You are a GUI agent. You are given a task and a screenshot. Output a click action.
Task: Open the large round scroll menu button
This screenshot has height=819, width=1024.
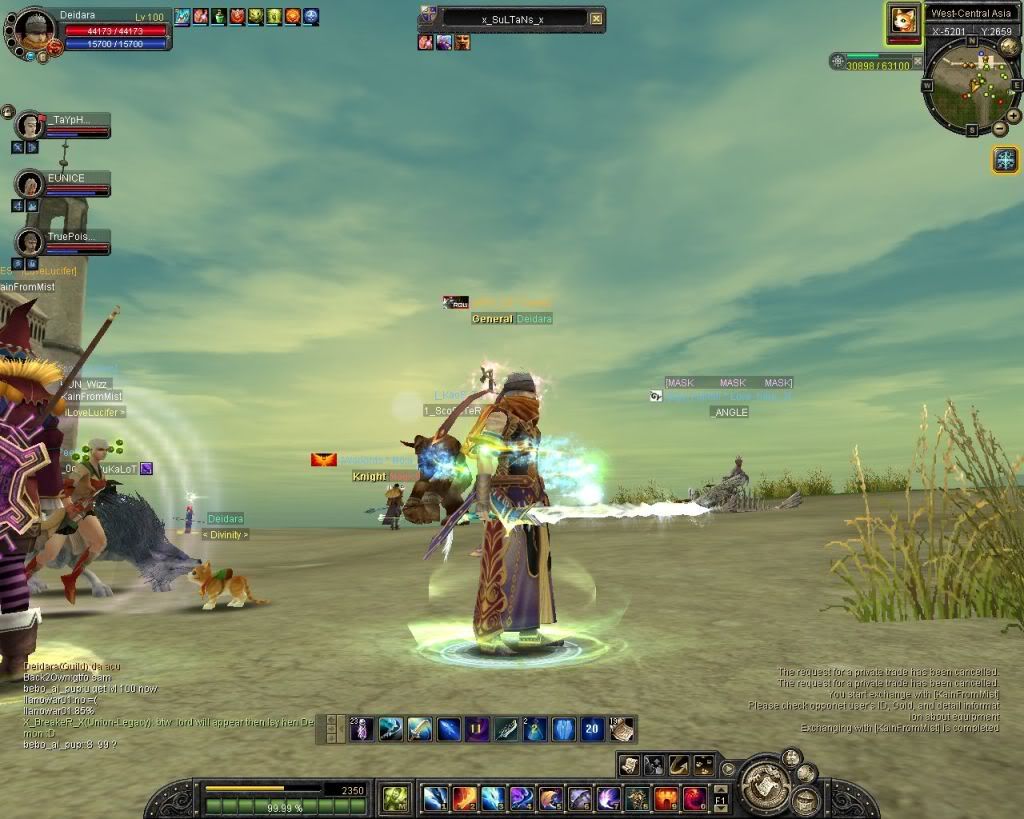click(x=768, y=783)
